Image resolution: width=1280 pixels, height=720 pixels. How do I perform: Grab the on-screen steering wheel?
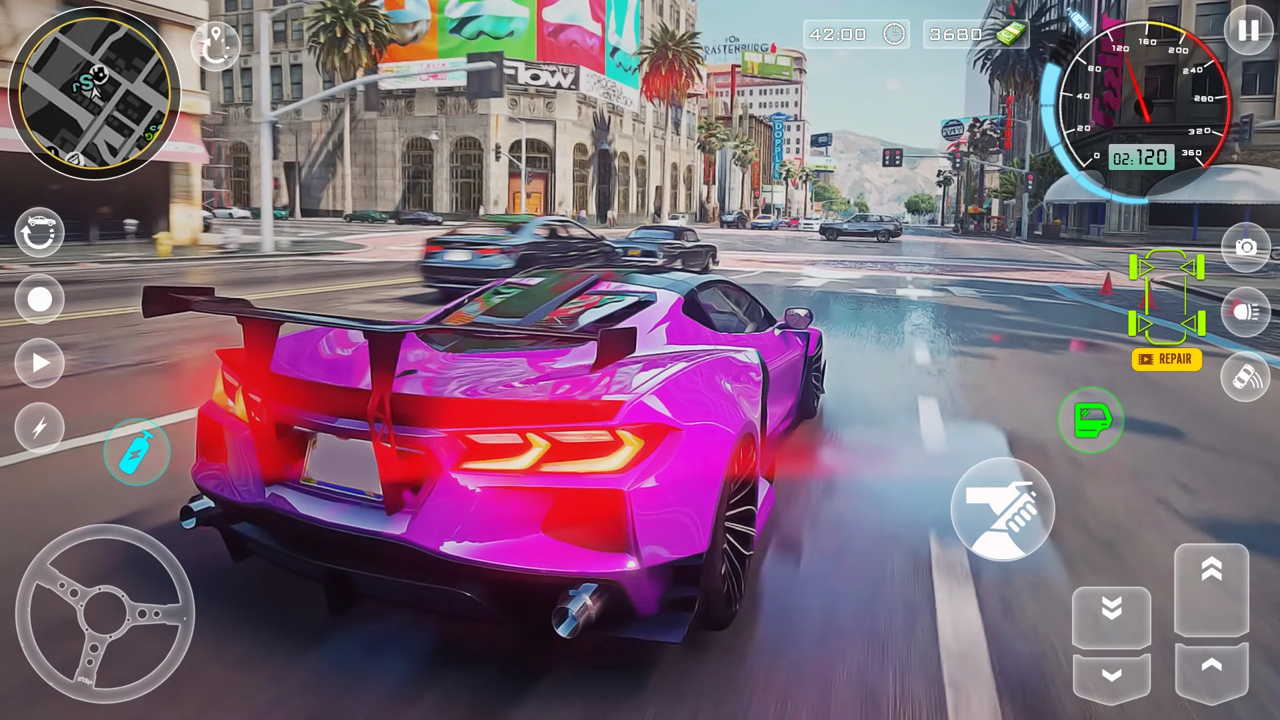pos(105,612)
